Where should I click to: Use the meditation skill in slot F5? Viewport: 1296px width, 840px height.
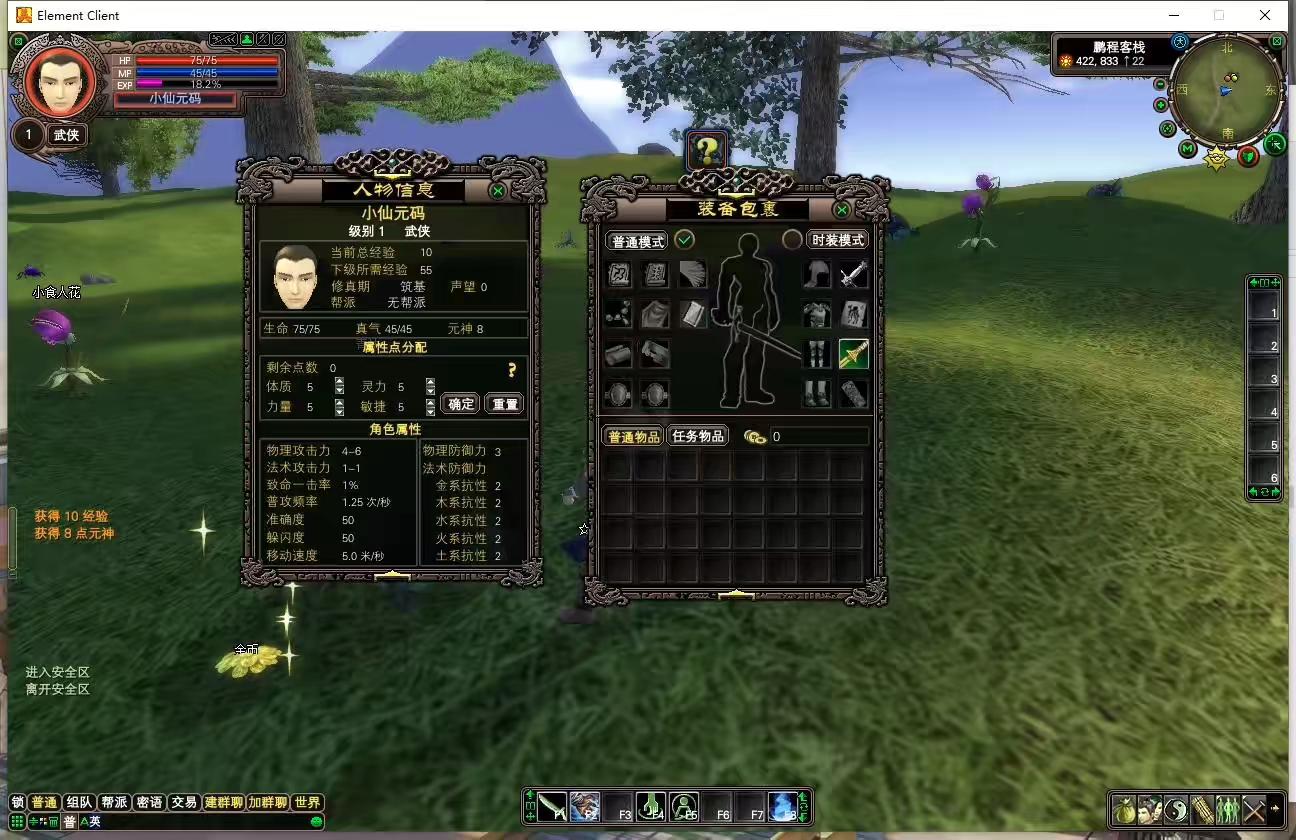pos(684,805)
